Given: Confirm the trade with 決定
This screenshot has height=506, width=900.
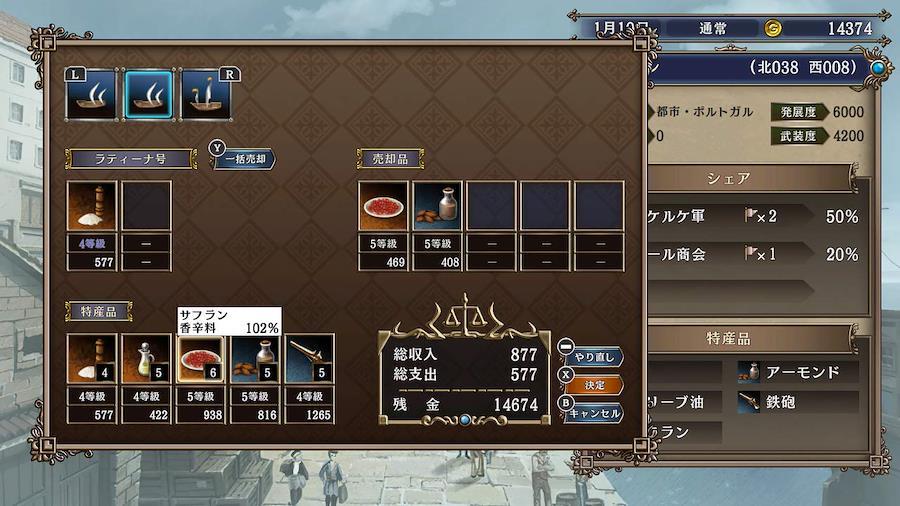Looking at the screenshot, I should pos(595,385).
